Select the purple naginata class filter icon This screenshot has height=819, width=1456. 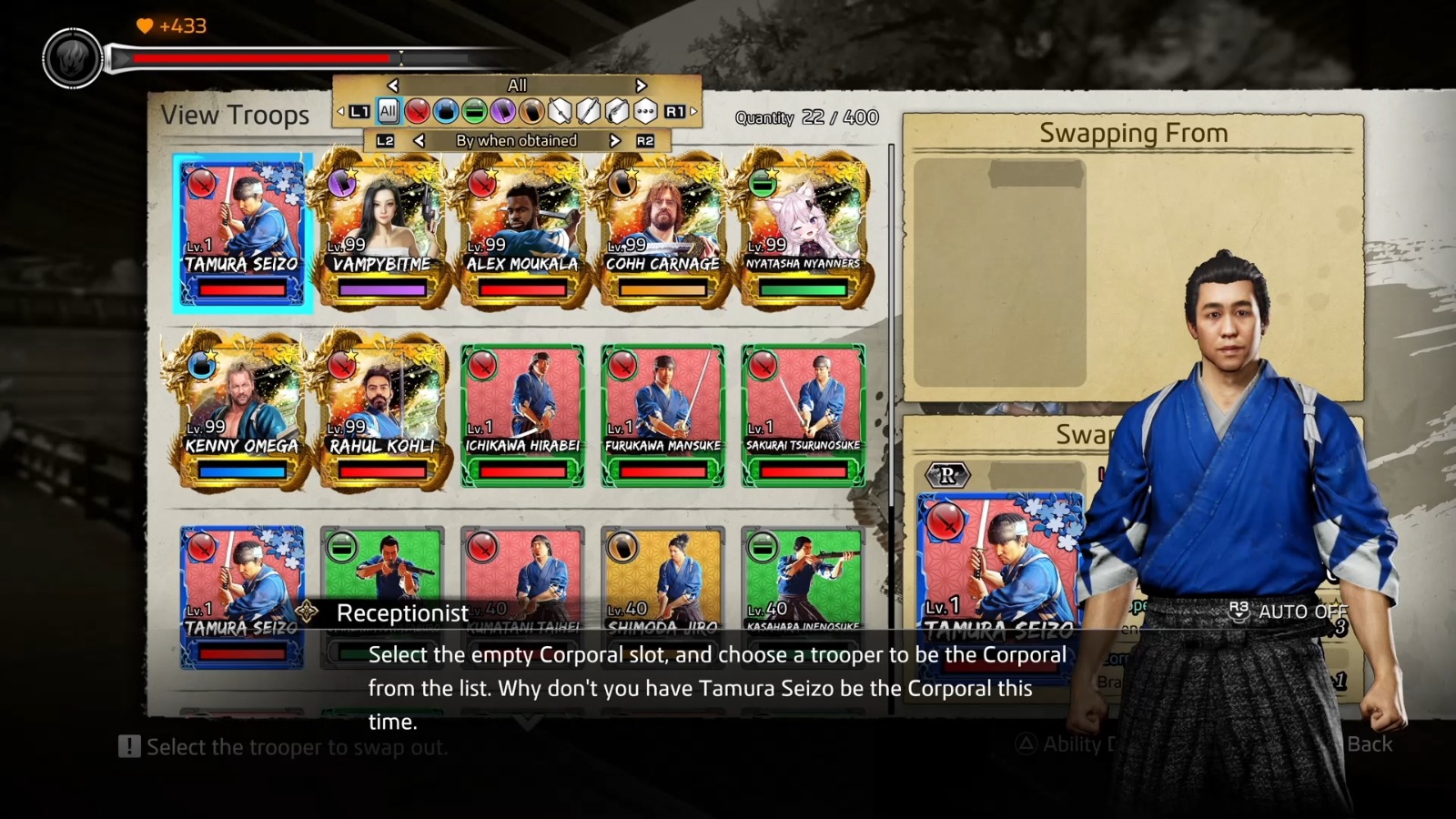[504, 112]
